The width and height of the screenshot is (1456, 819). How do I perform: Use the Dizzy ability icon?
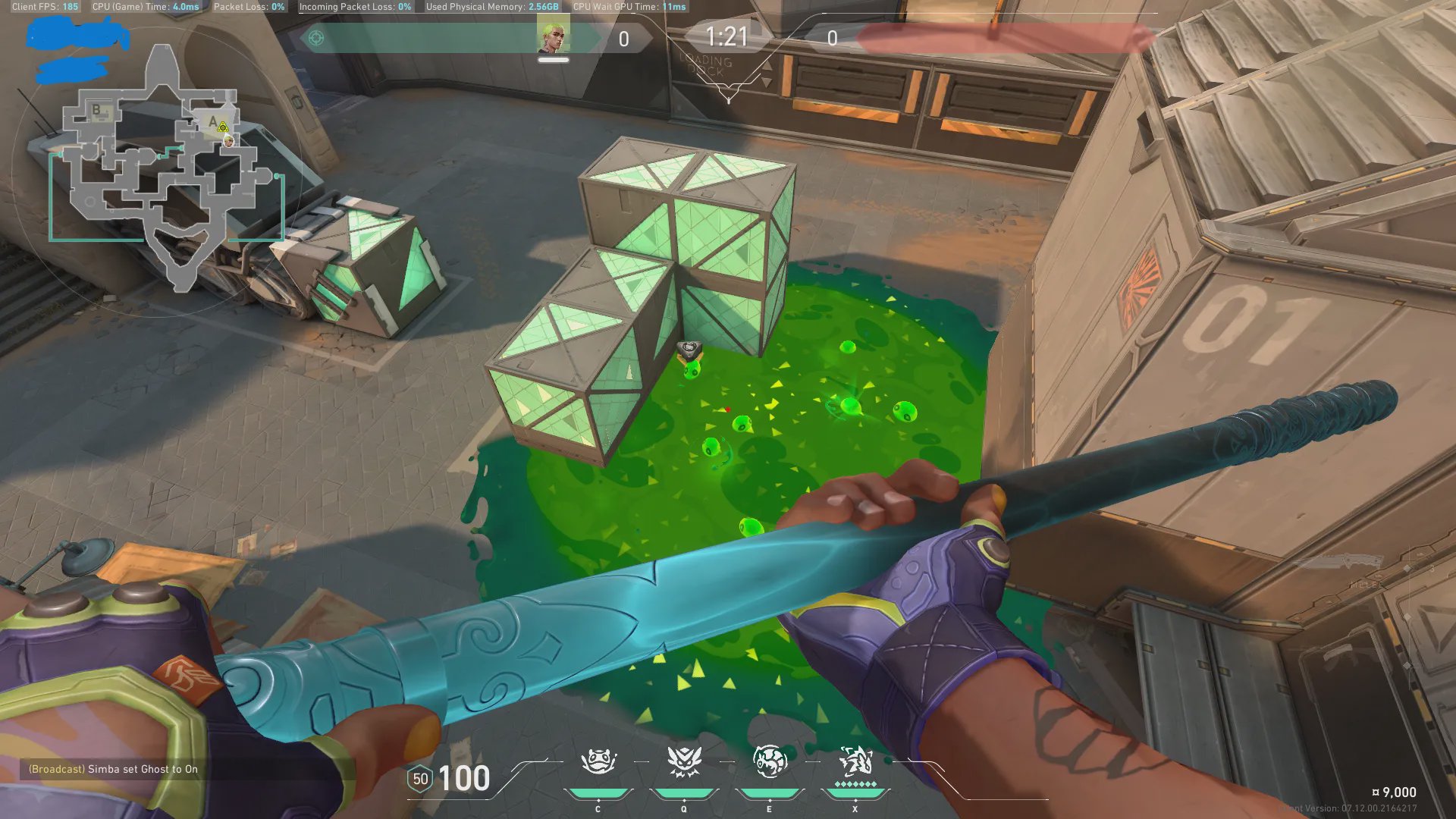[769, 761]
